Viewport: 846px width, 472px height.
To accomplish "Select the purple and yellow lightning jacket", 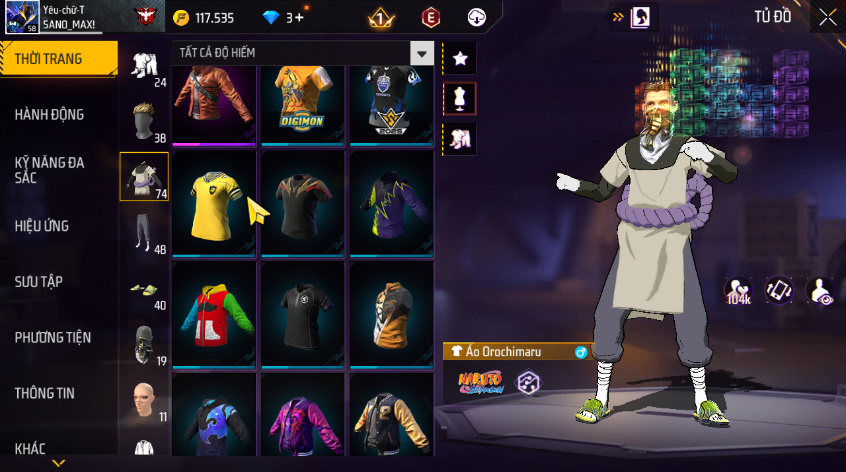I will click(x=391, y=202).
